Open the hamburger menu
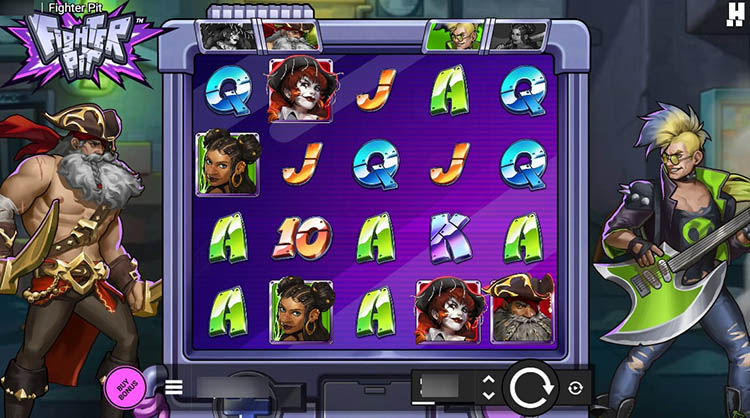The image size is (750, 418). pos(174,387)
